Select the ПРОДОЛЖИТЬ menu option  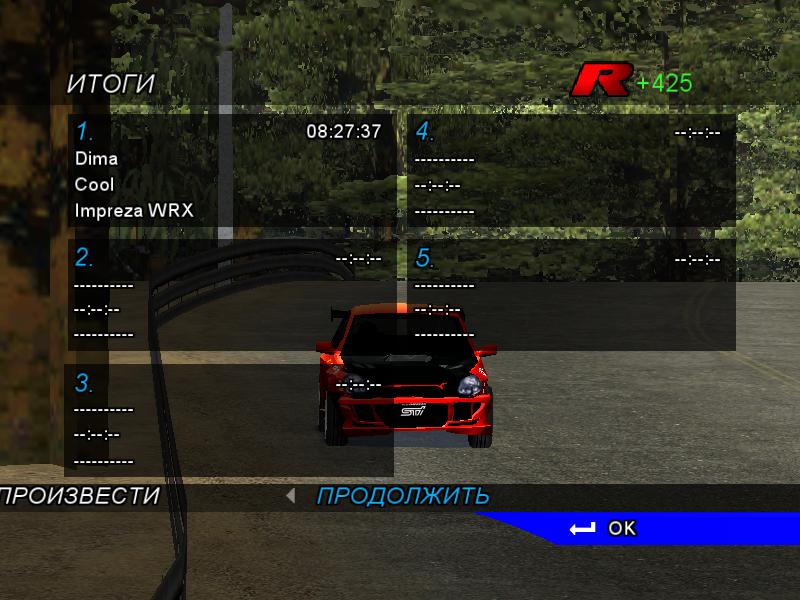click(403, 496)
